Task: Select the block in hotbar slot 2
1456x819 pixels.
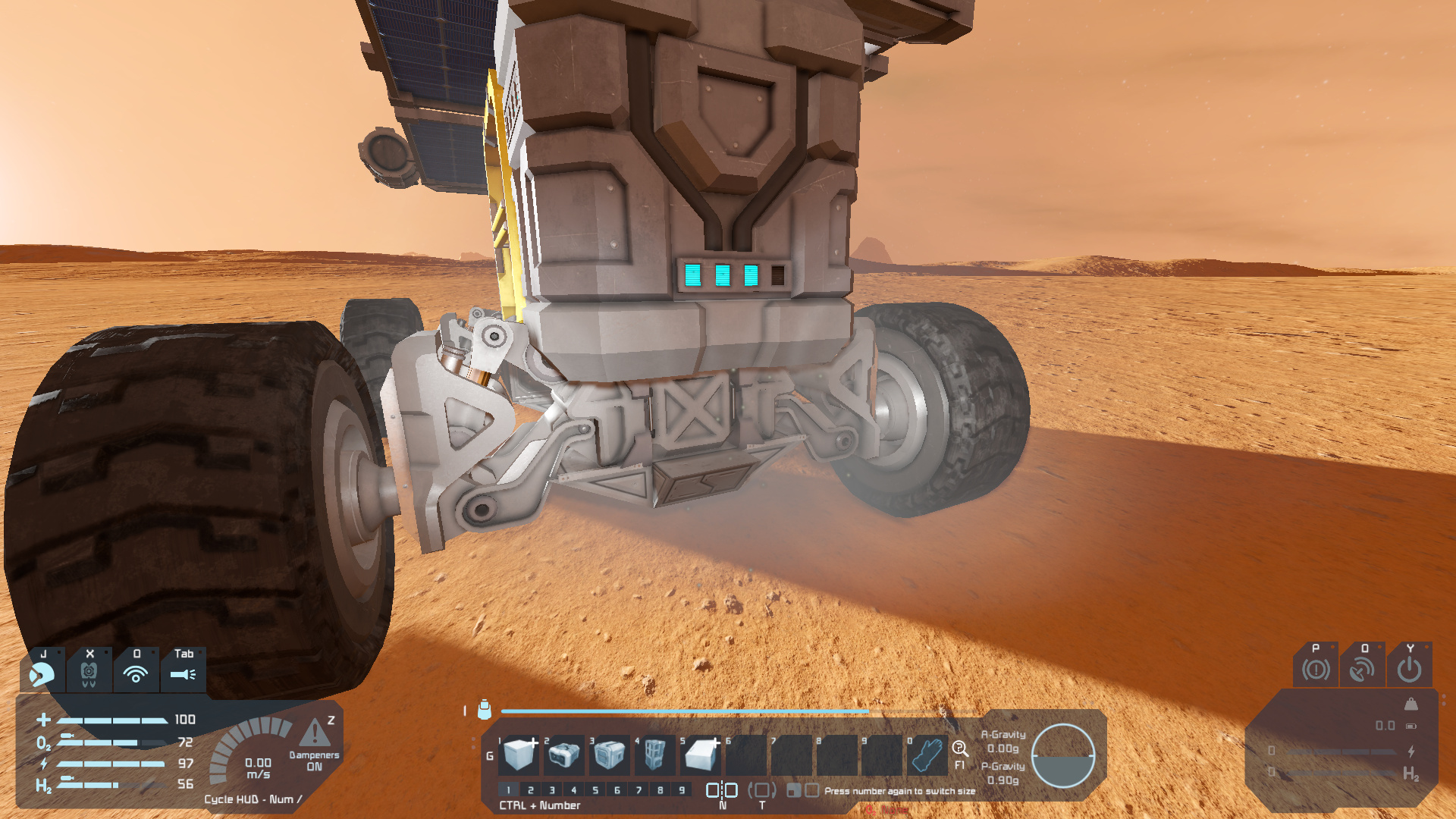Action: [x=565, y=755]
